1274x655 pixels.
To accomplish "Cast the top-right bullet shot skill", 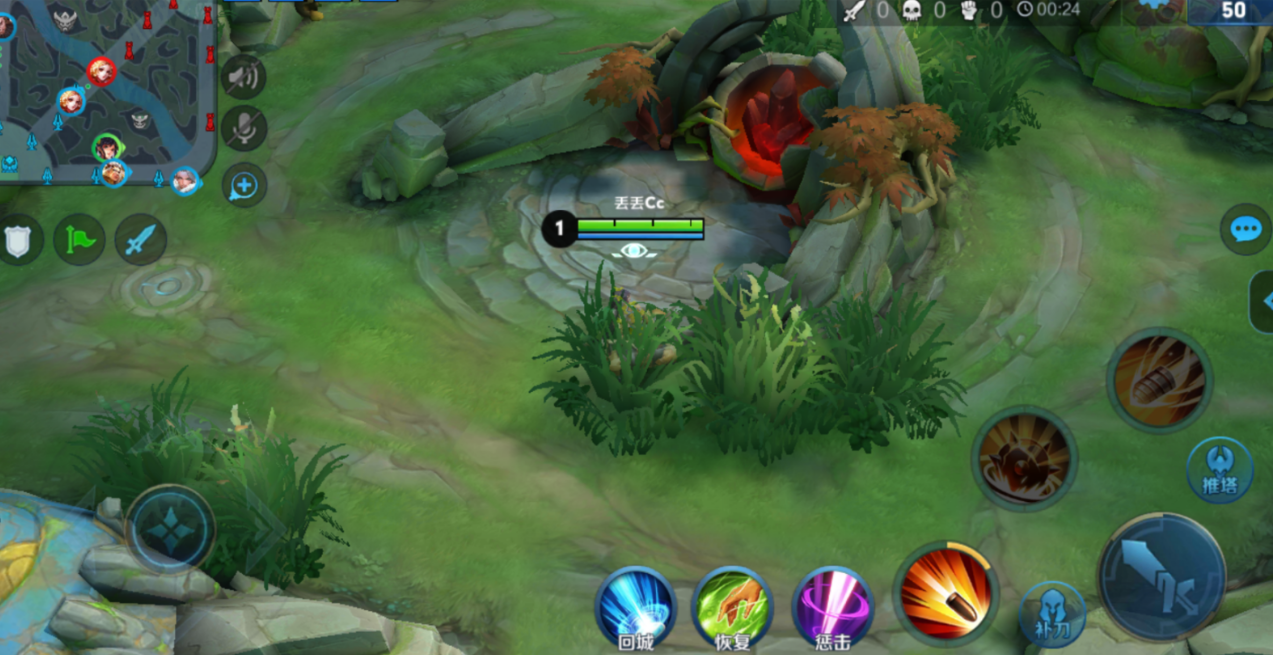I will click(x=1159, y=380).
